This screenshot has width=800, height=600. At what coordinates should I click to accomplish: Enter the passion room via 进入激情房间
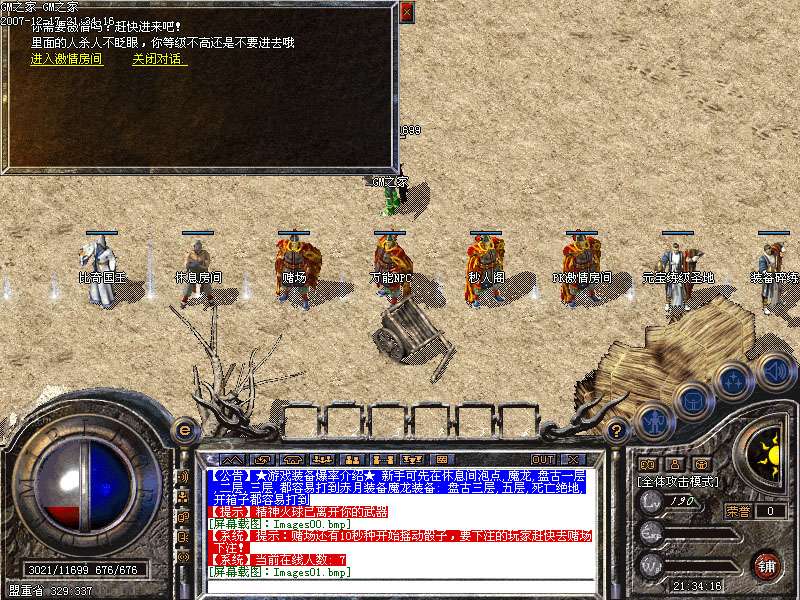click(x=66, y=59)
